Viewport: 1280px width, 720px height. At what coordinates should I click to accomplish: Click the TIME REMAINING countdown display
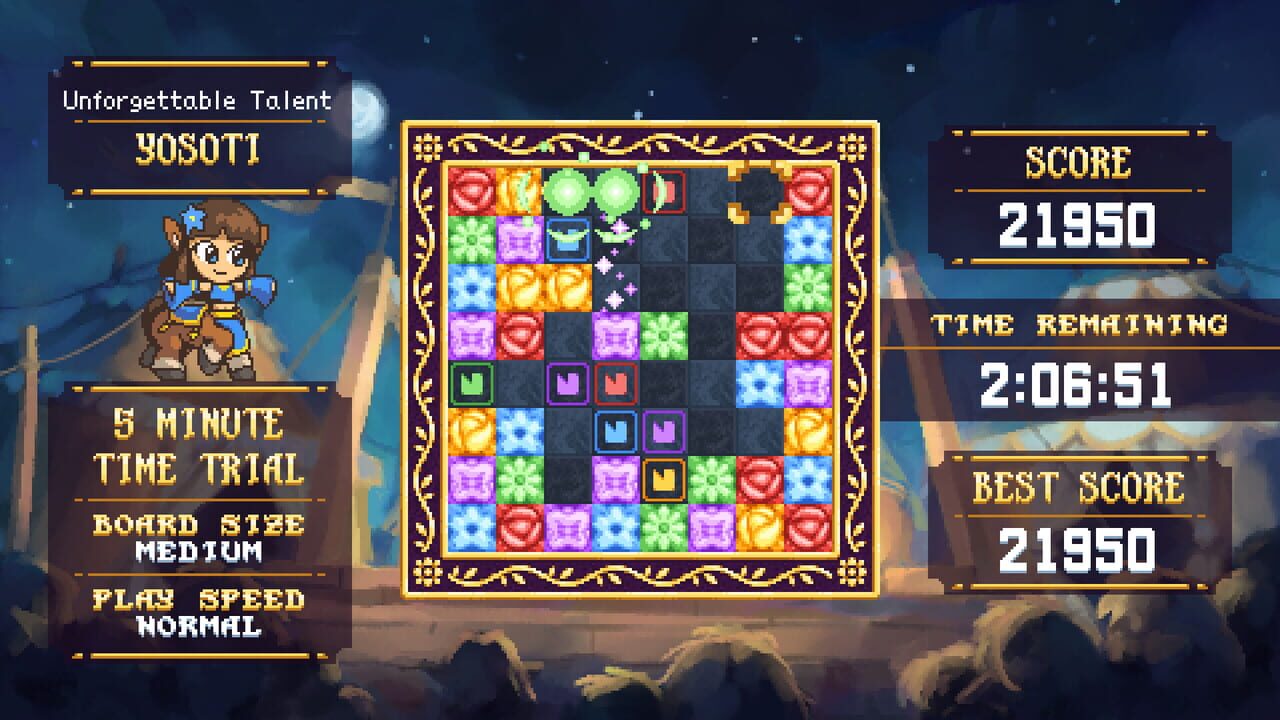1080,355
